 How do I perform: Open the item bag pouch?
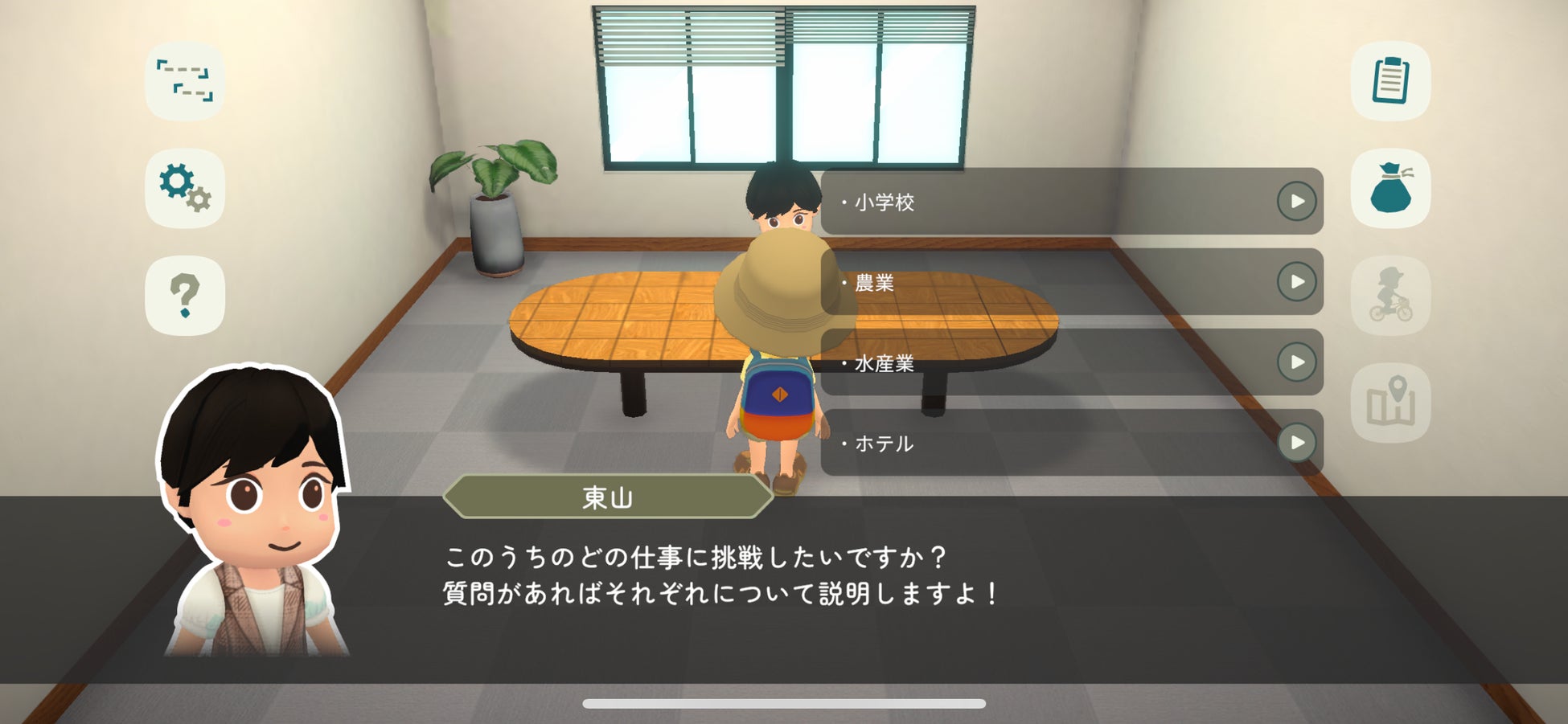coord(1390,188)
